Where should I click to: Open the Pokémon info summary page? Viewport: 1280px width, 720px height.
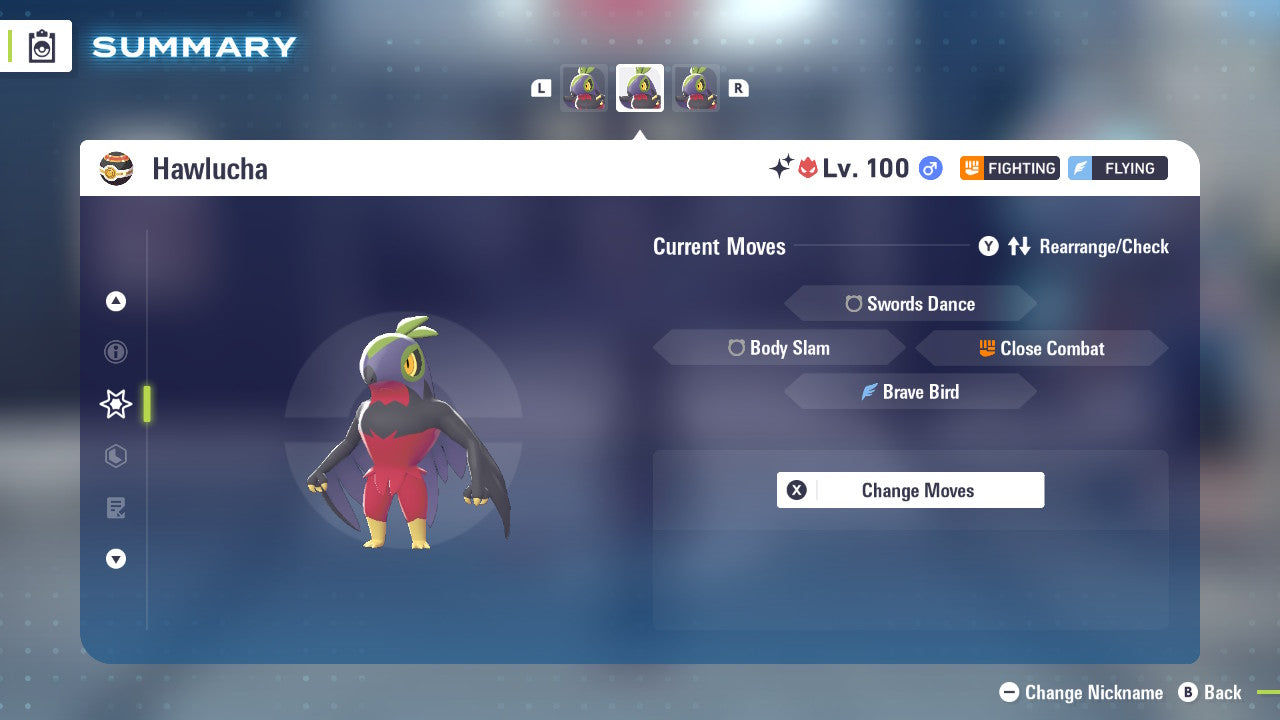pyautogui.click(x=116, y=352)
